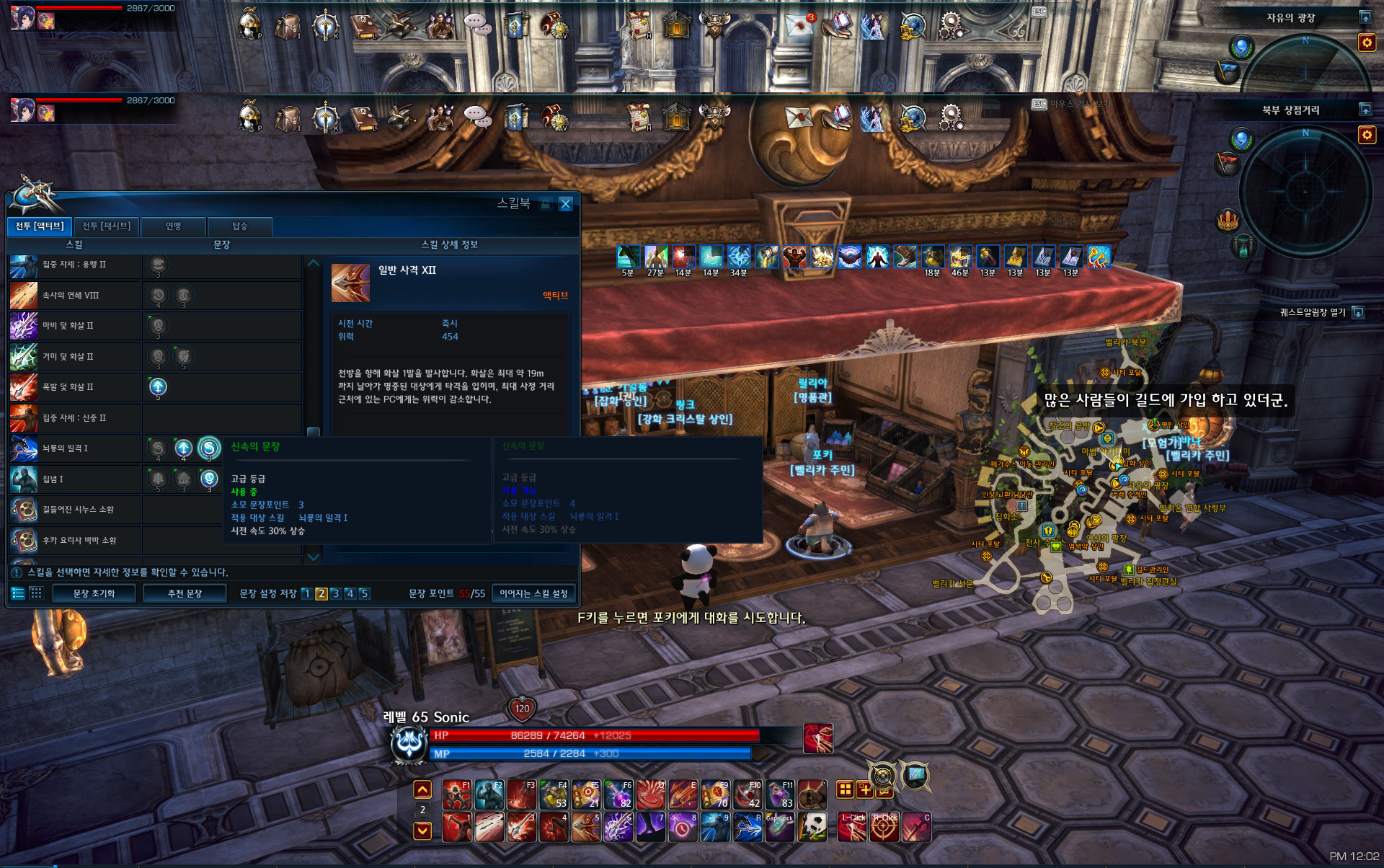Switch skill book to grid view
The image size is (1384, 868).
36,593
